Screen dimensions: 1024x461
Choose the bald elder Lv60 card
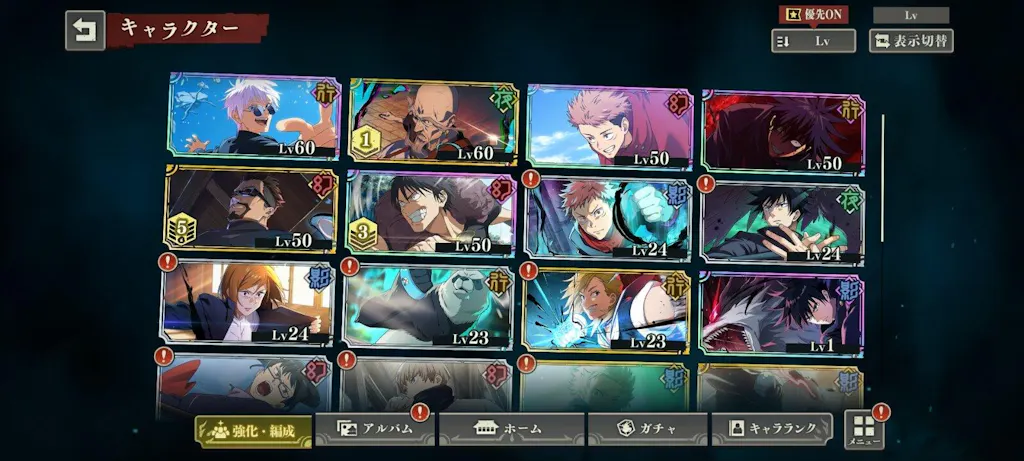[433, 122]
